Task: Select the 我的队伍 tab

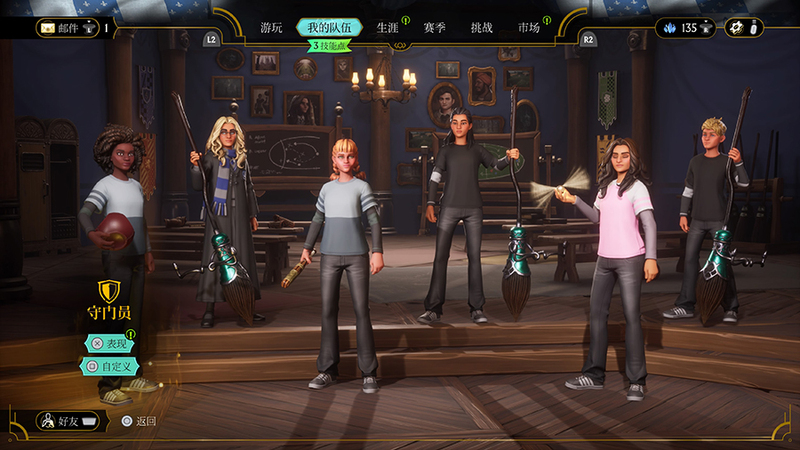Action: (x=329, y=28)
